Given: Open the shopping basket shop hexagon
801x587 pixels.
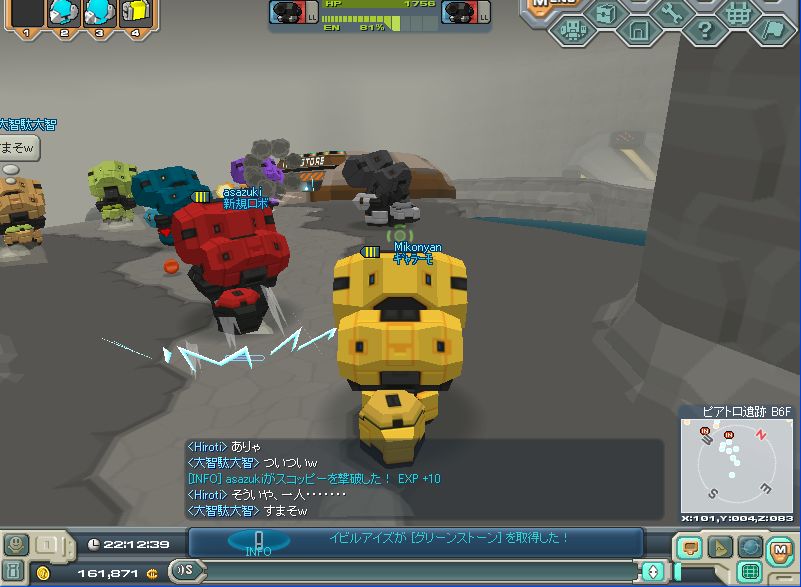Looking at the screenshot, I should tap(738, 12).
